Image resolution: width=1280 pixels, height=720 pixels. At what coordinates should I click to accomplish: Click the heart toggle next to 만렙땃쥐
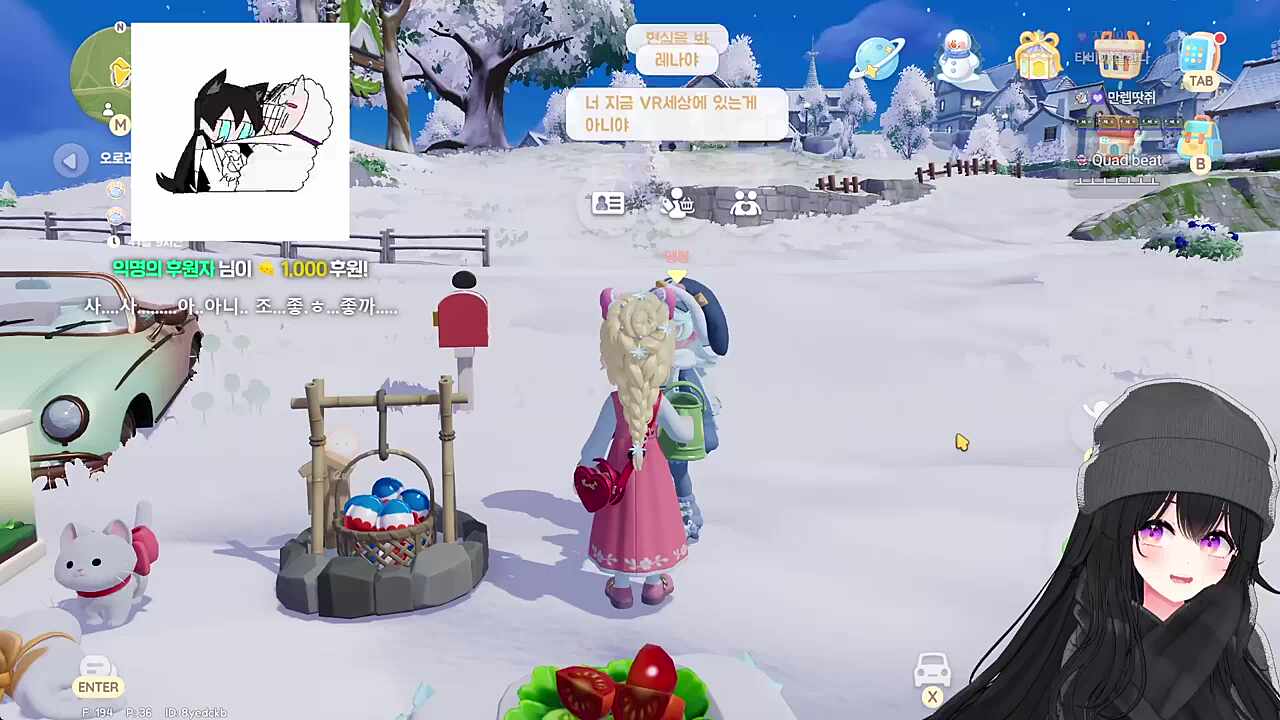click(1098, 98)
